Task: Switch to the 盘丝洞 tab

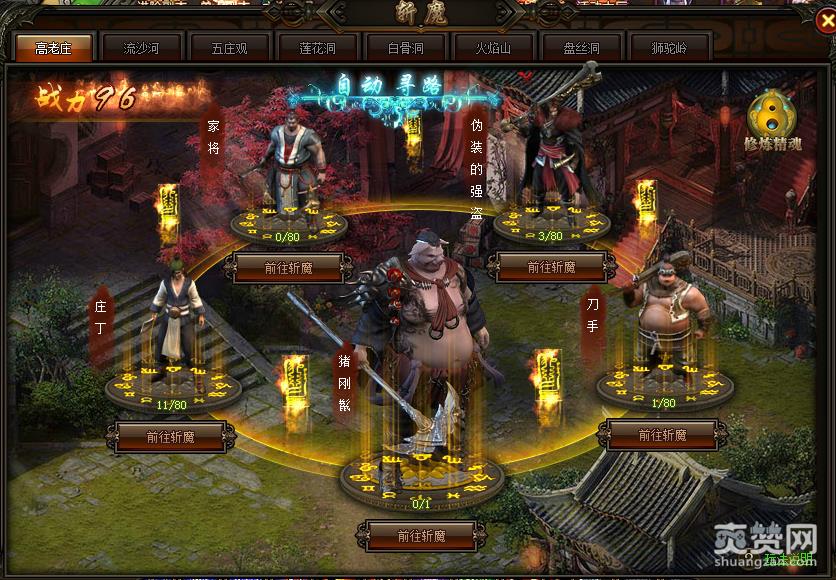Action: point(582,47)
